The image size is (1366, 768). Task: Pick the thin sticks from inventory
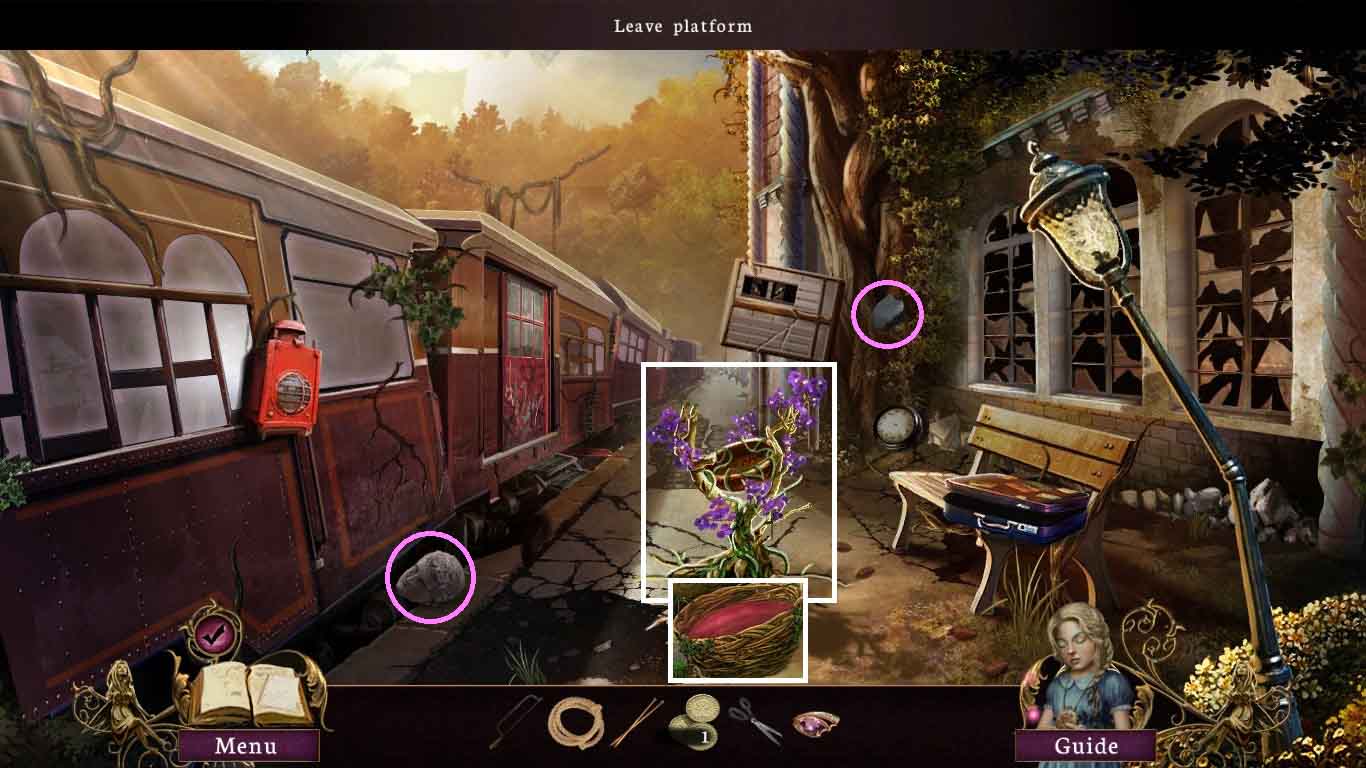coord(637,722)
